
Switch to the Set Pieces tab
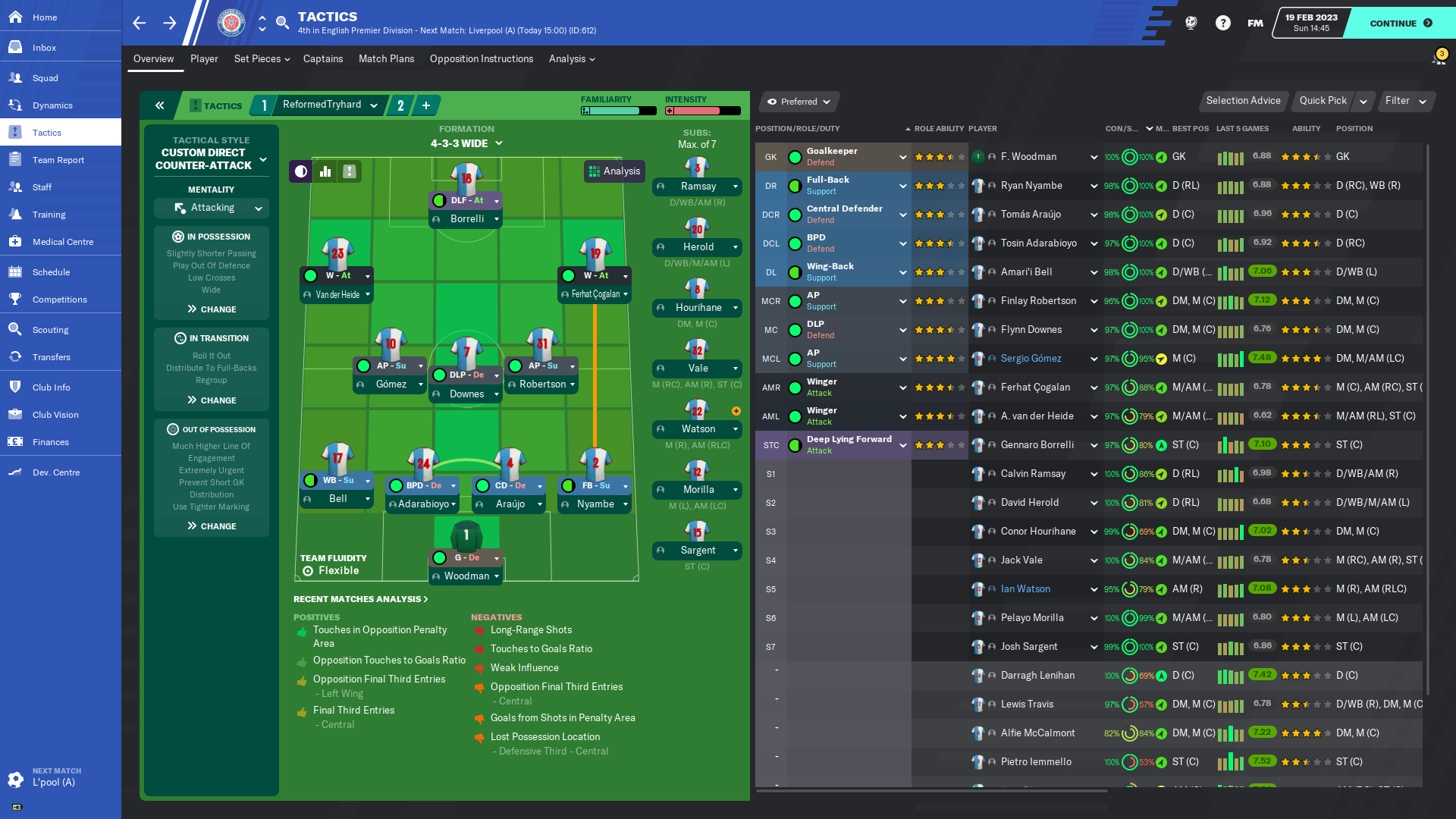(x=262, y=59)
